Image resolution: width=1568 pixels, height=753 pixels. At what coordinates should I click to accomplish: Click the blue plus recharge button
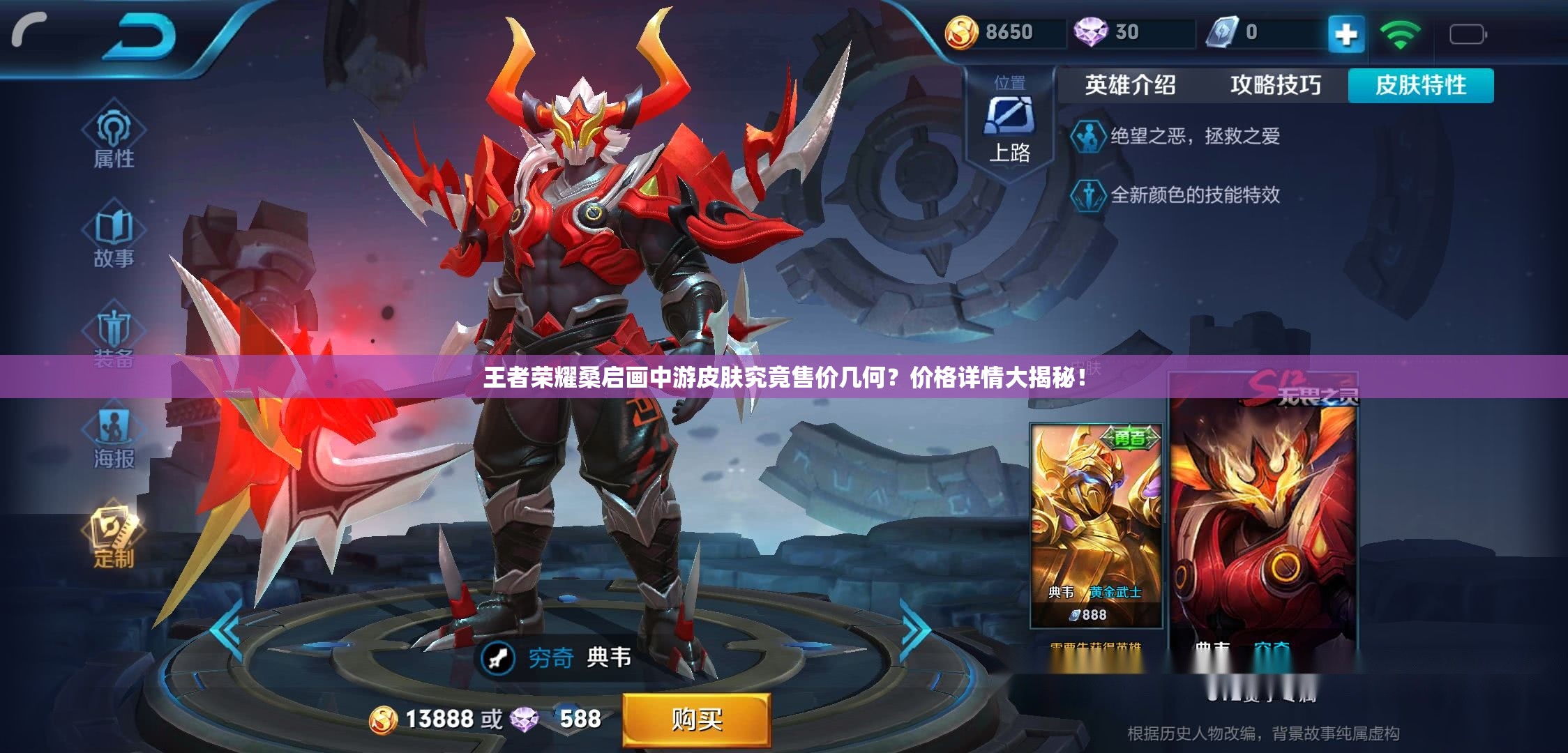(1347, 32)
